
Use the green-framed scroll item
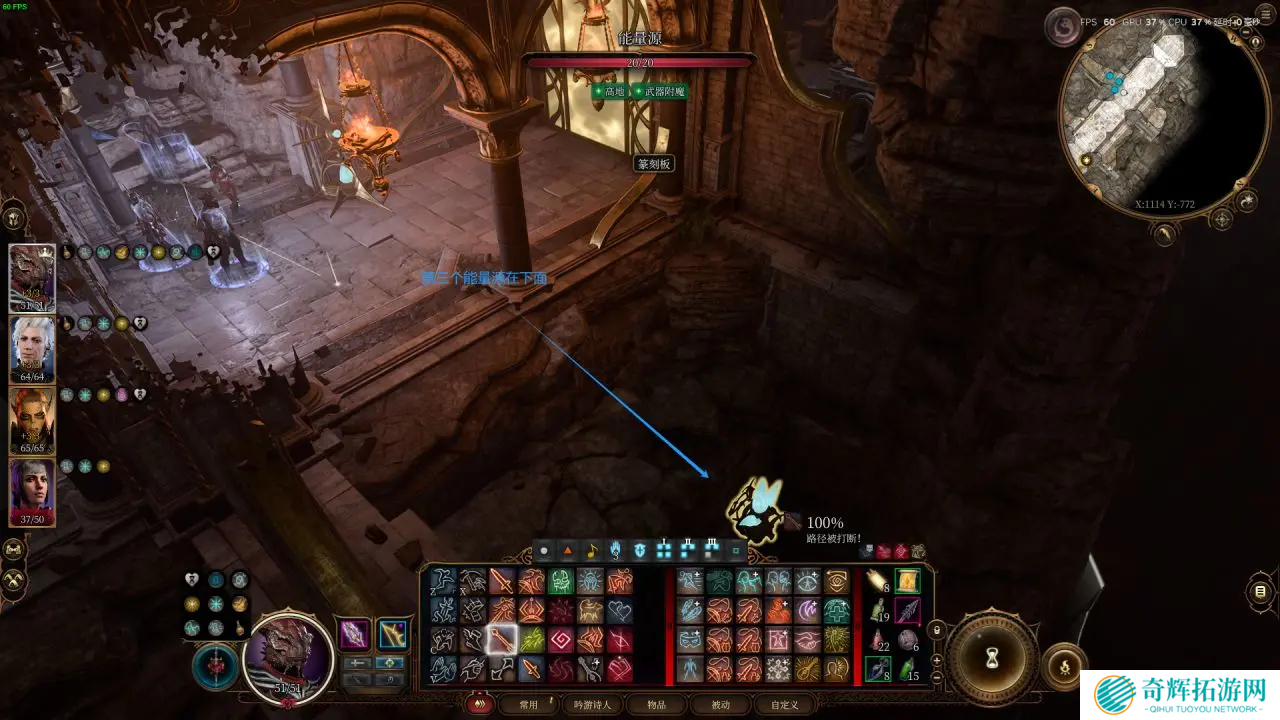coord(907,581)
